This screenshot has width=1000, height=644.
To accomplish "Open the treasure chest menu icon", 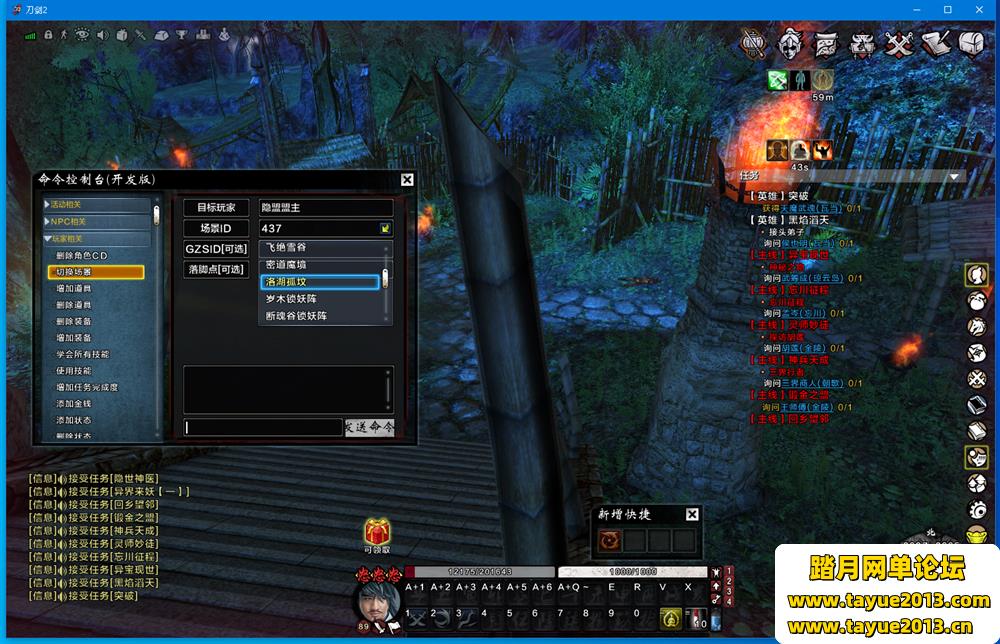I will coord(971,43).
